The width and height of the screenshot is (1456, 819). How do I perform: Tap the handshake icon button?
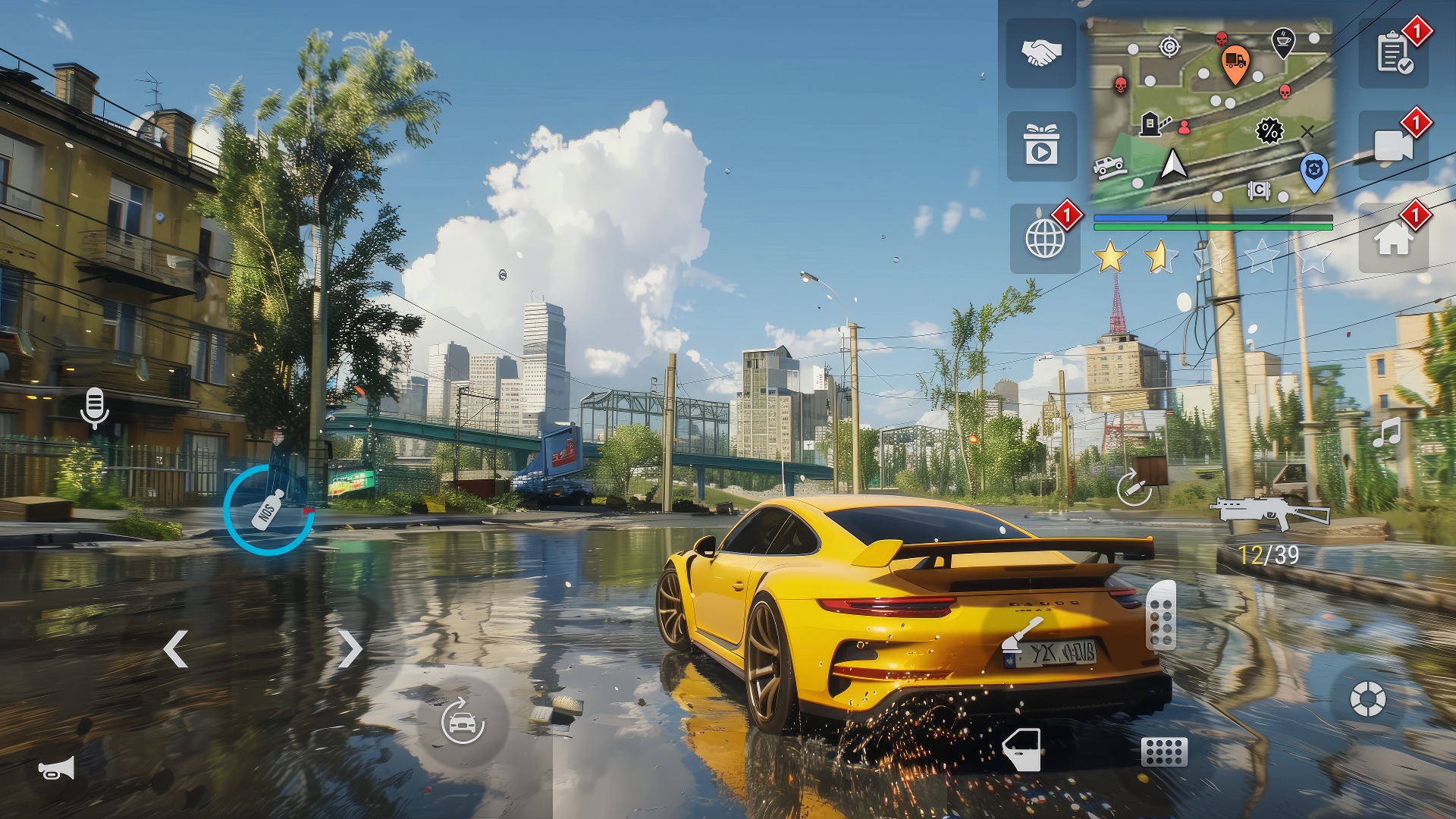click(1040, 53)
